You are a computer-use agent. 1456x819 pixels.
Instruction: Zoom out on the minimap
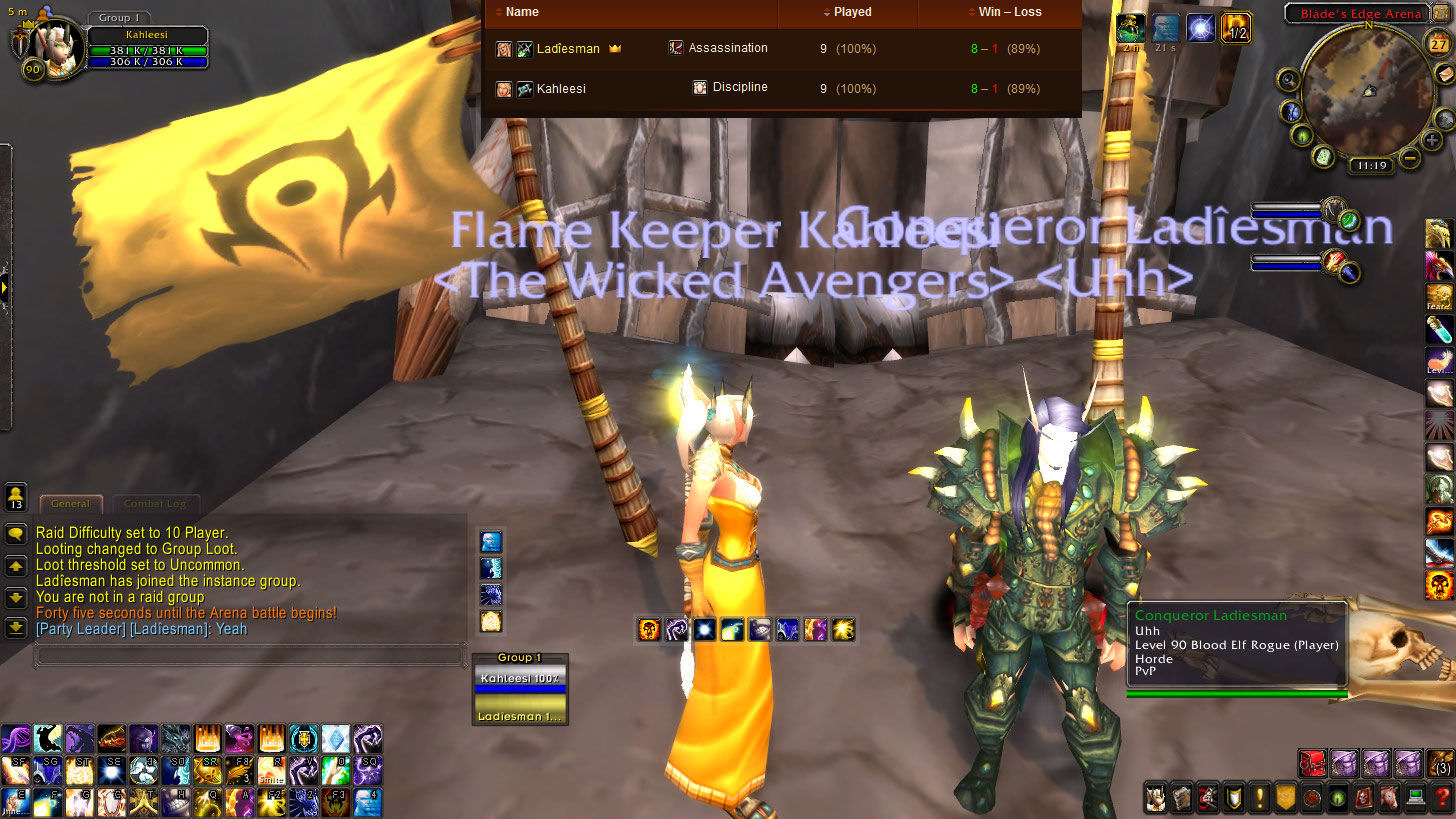click(1409, 157)
